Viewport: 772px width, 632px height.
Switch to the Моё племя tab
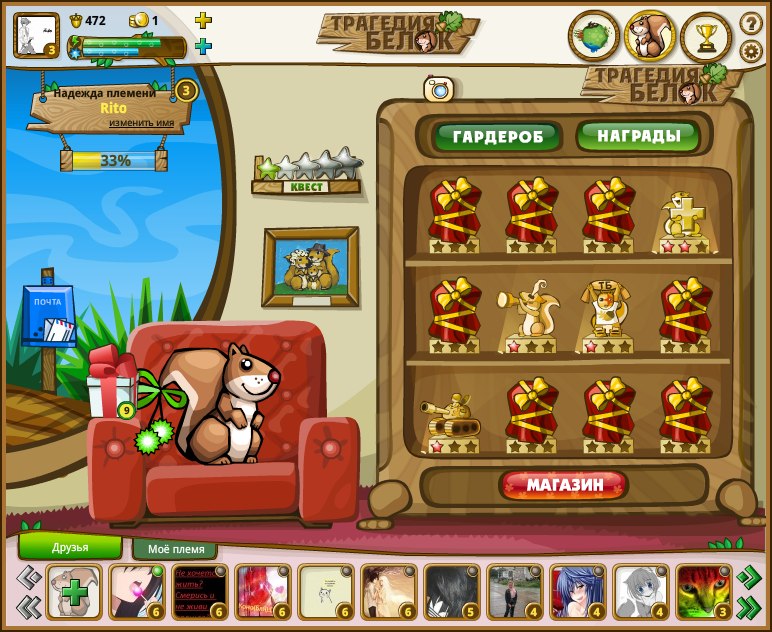click(175, 549)
